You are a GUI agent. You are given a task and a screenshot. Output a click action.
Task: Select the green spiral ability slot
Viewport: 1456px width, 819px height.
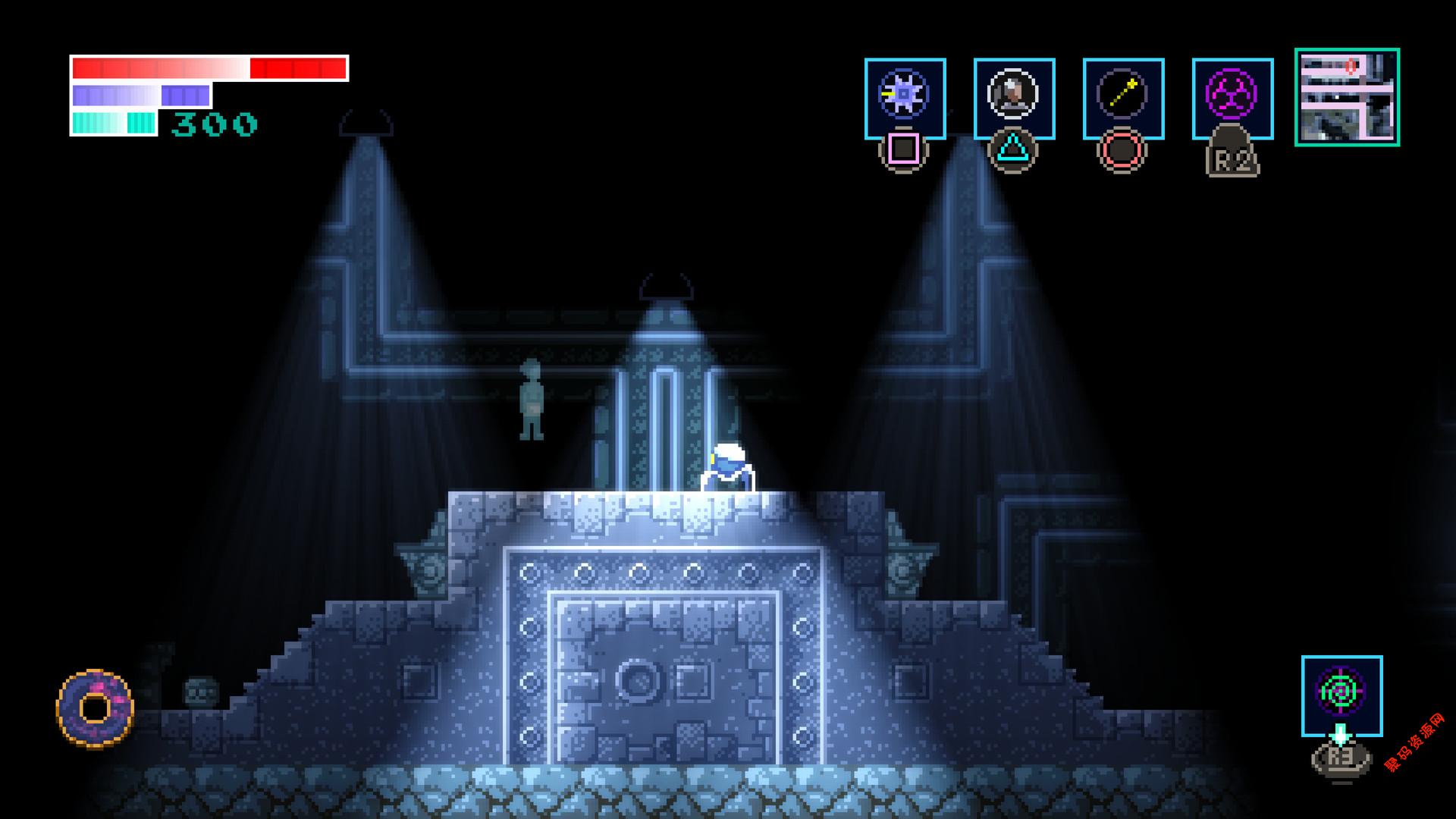[1341, 695]
